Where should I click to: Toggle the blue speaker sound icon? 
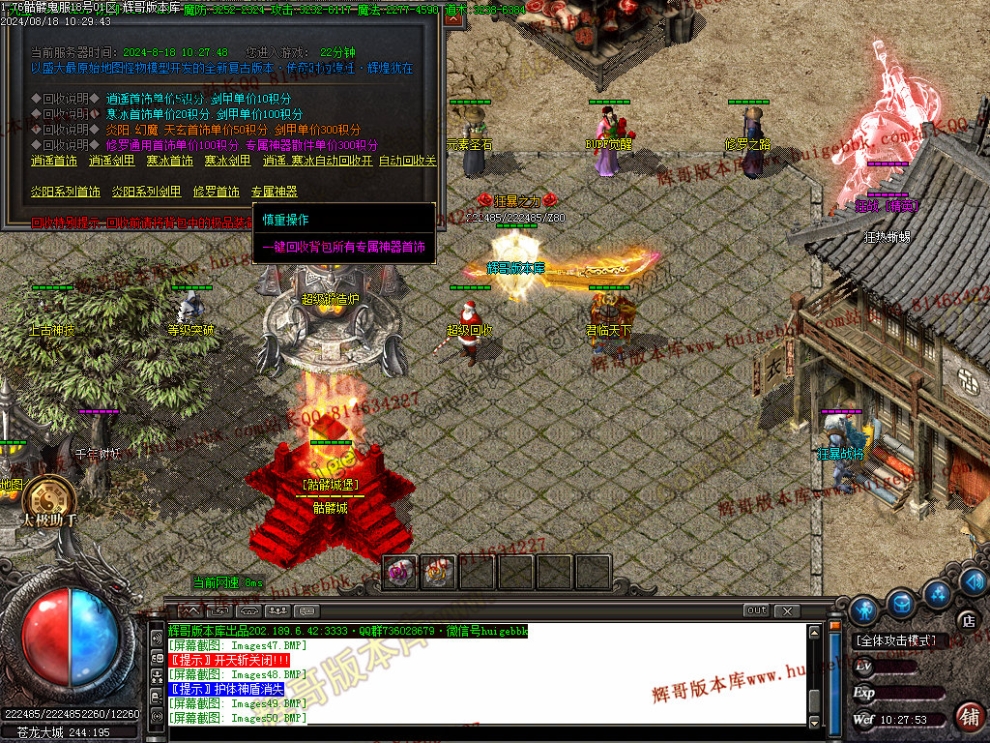pyautogui.click(x=971, y=583)
